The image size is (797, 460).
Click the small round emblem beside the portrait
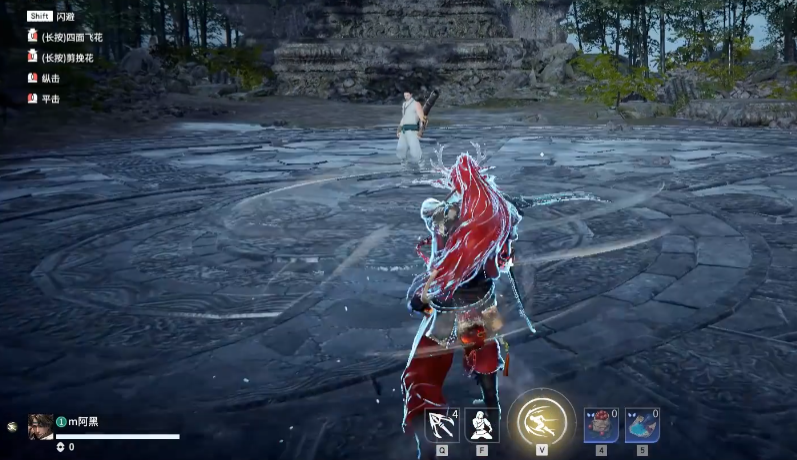pos(12,426)
